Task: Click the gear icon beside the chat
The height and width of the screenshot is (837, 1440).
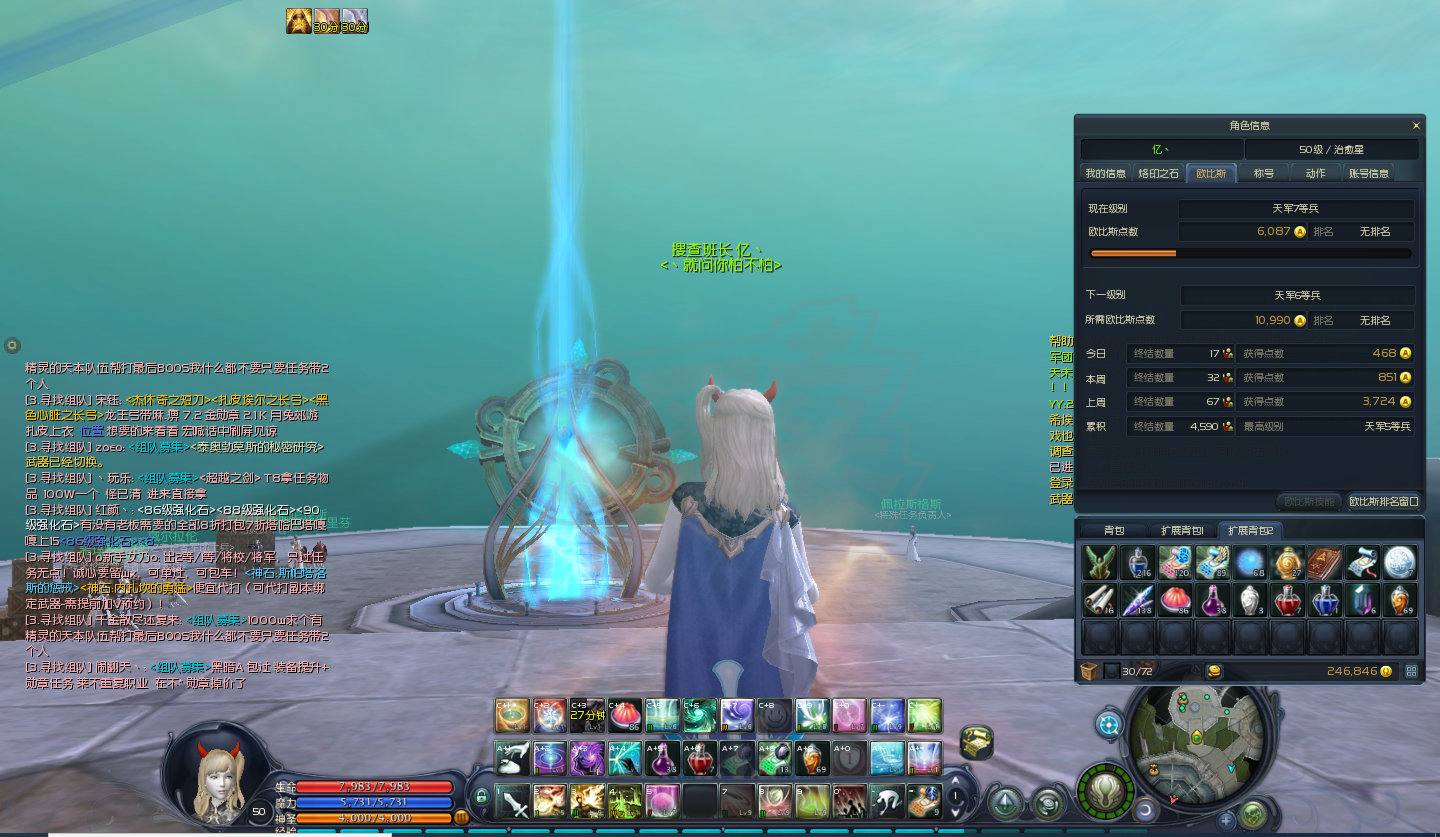Action: (12, 345)
